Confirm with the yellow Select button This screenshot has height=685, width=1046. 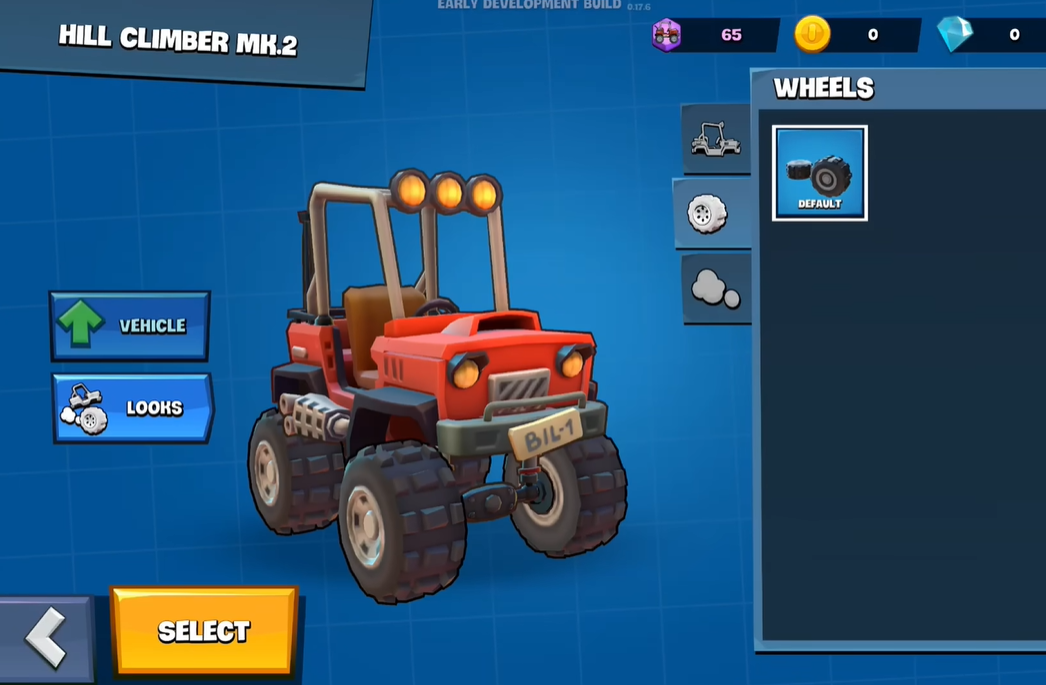[204, 631]
